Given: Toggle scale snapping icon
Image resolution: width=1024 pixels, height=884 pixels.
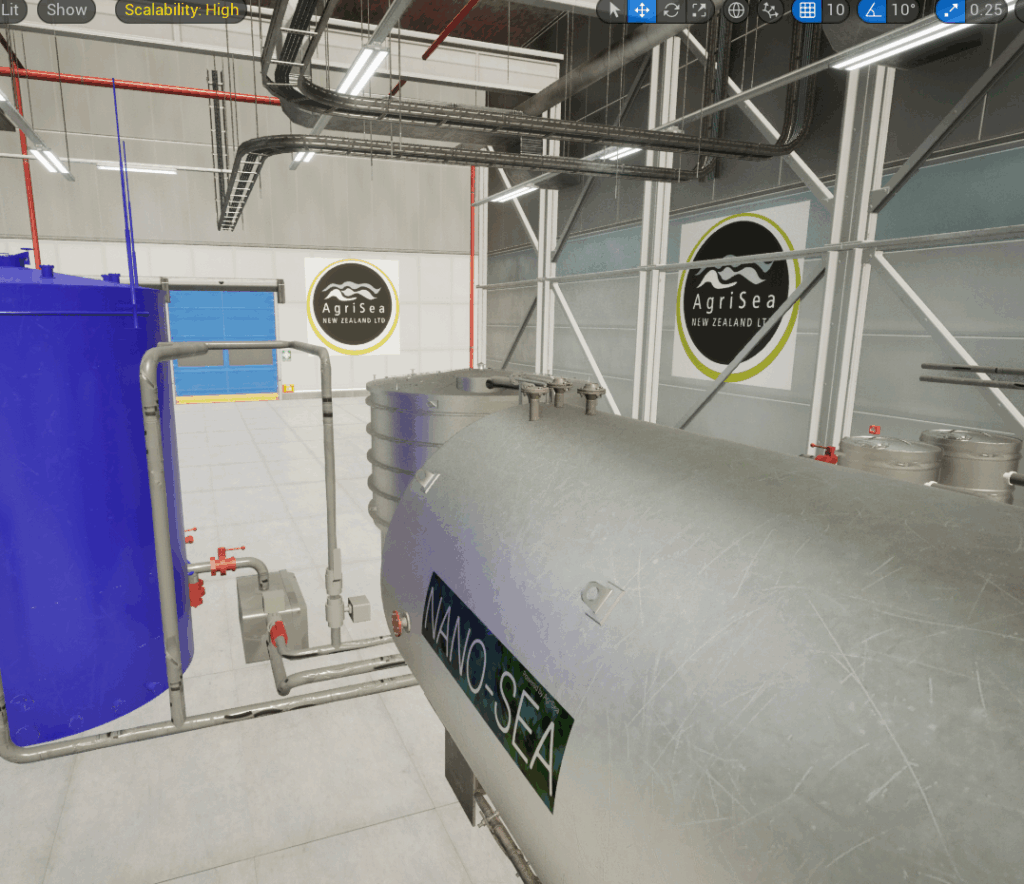Looking at the screenshot, I should pos(950,10).
